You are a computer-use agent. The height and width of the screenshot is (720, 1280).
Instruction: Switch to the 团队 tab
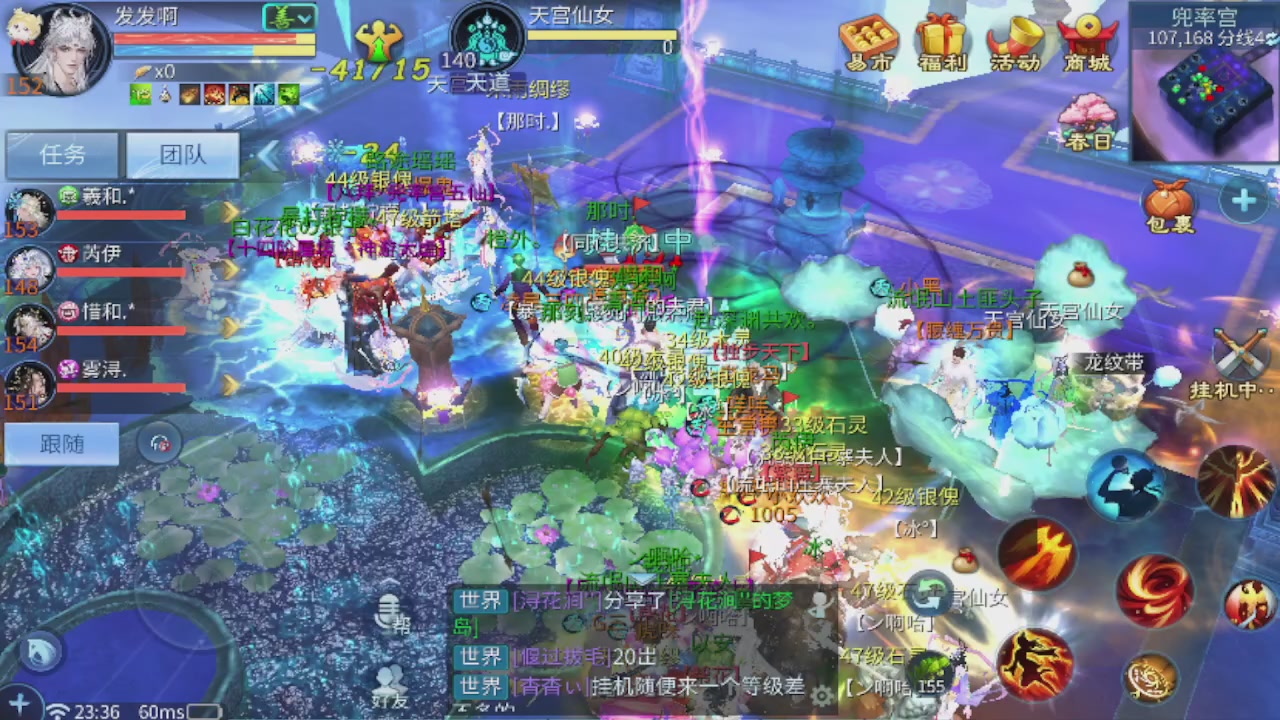(x=181, y=155)
